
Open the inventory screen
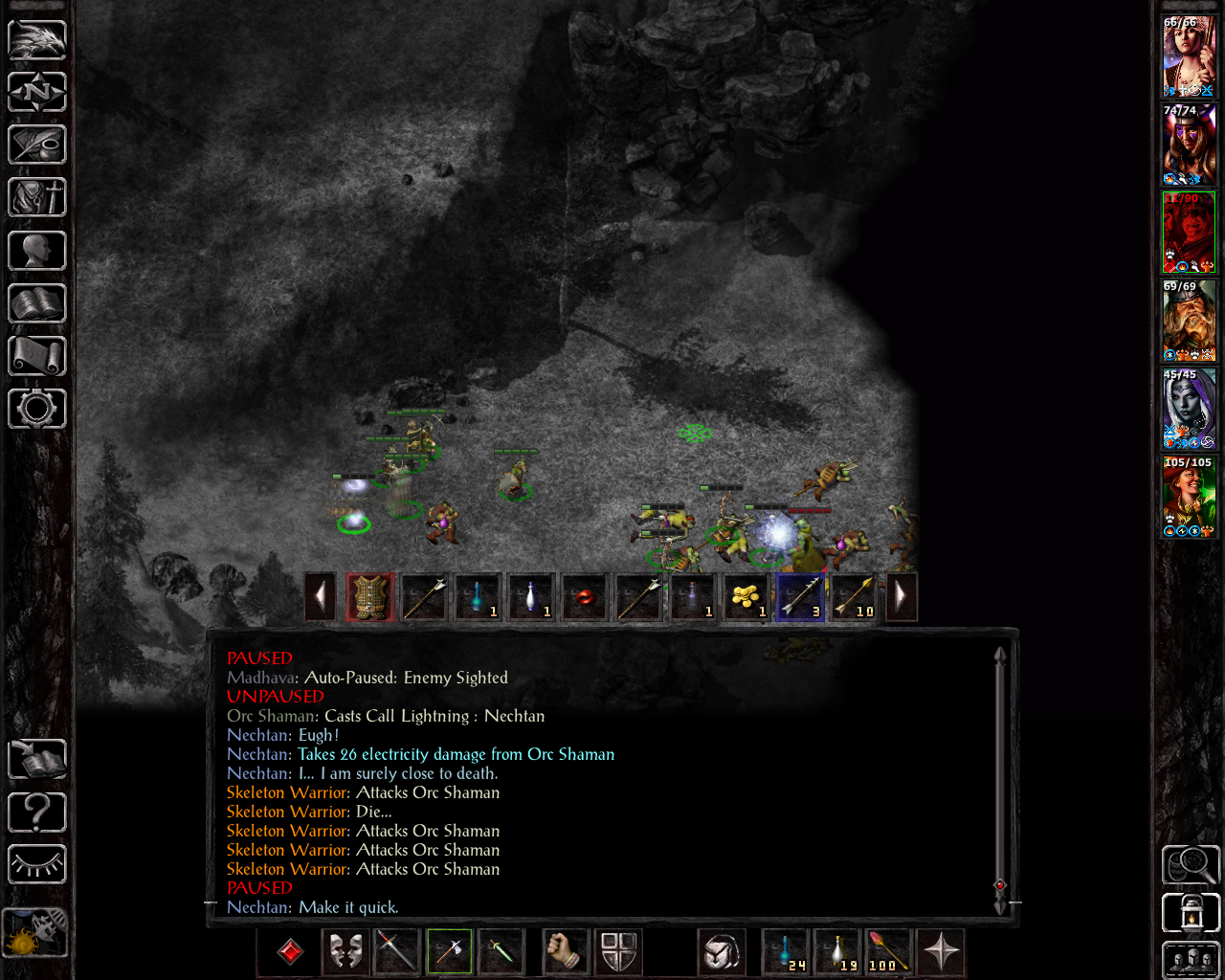pos(37,198)
